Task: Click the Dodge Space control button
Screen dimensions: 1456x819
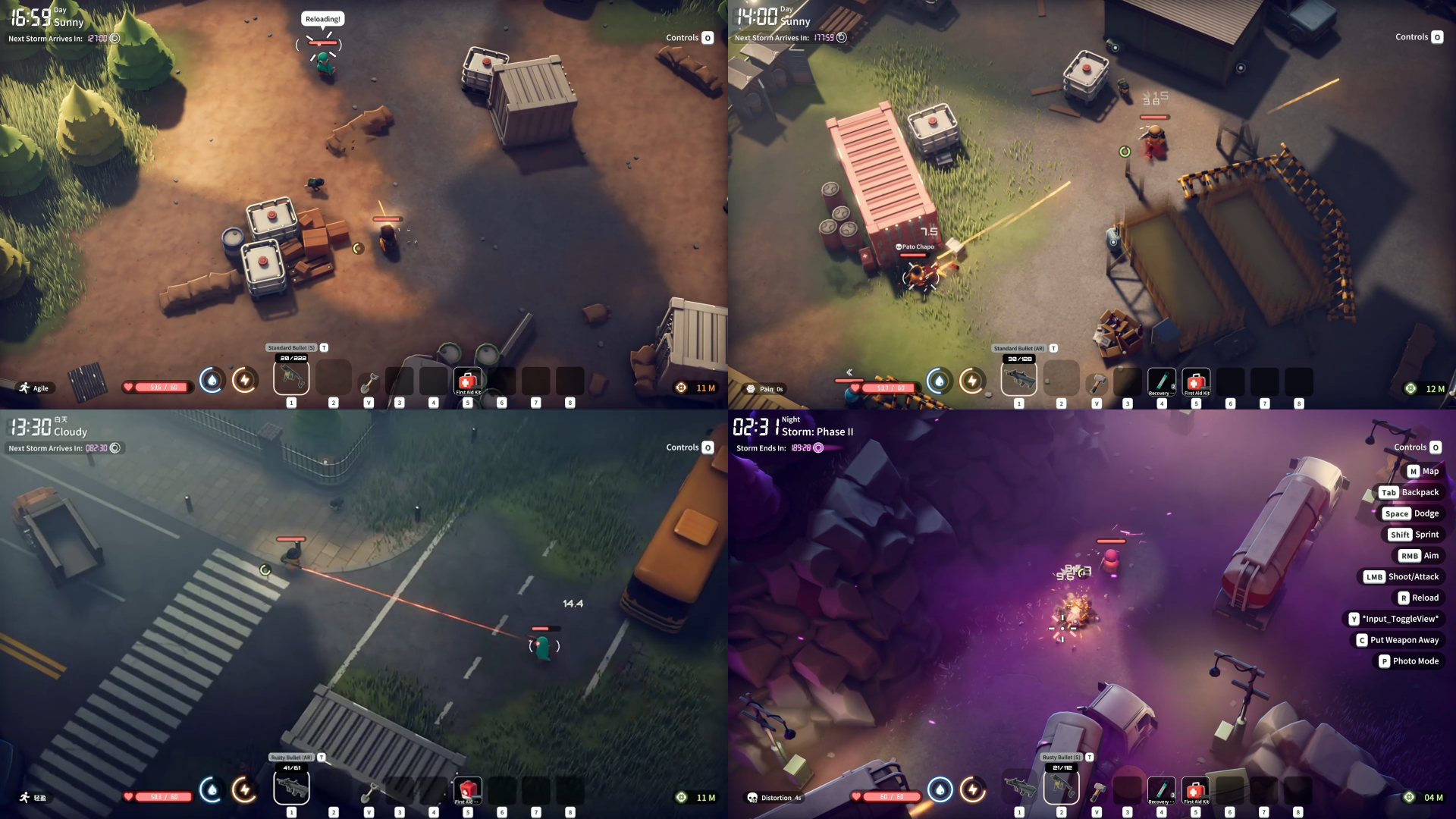Action: (1412, 513)
